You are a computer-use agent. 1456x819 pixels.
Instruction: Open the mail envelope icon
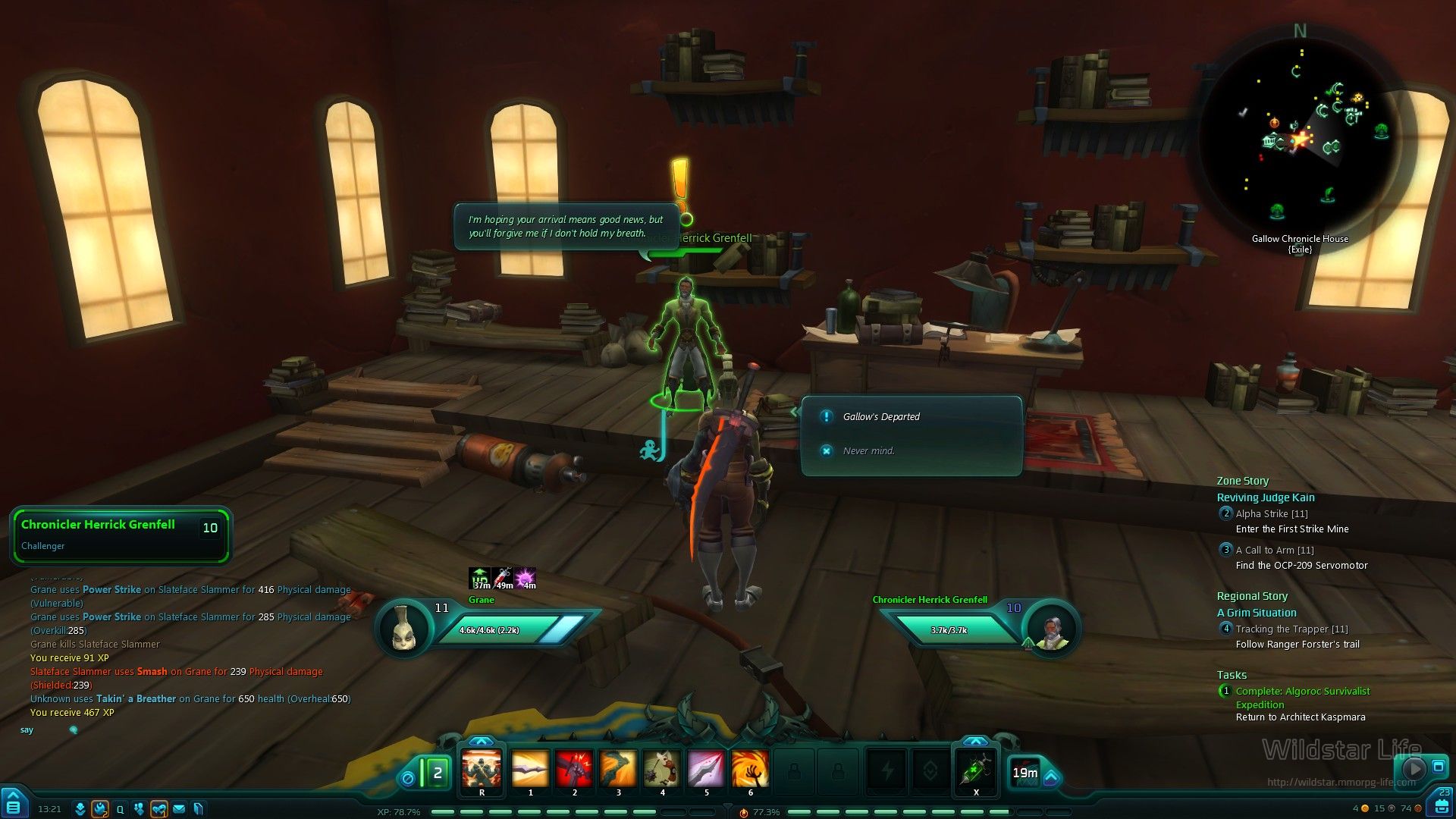[179, 809]
